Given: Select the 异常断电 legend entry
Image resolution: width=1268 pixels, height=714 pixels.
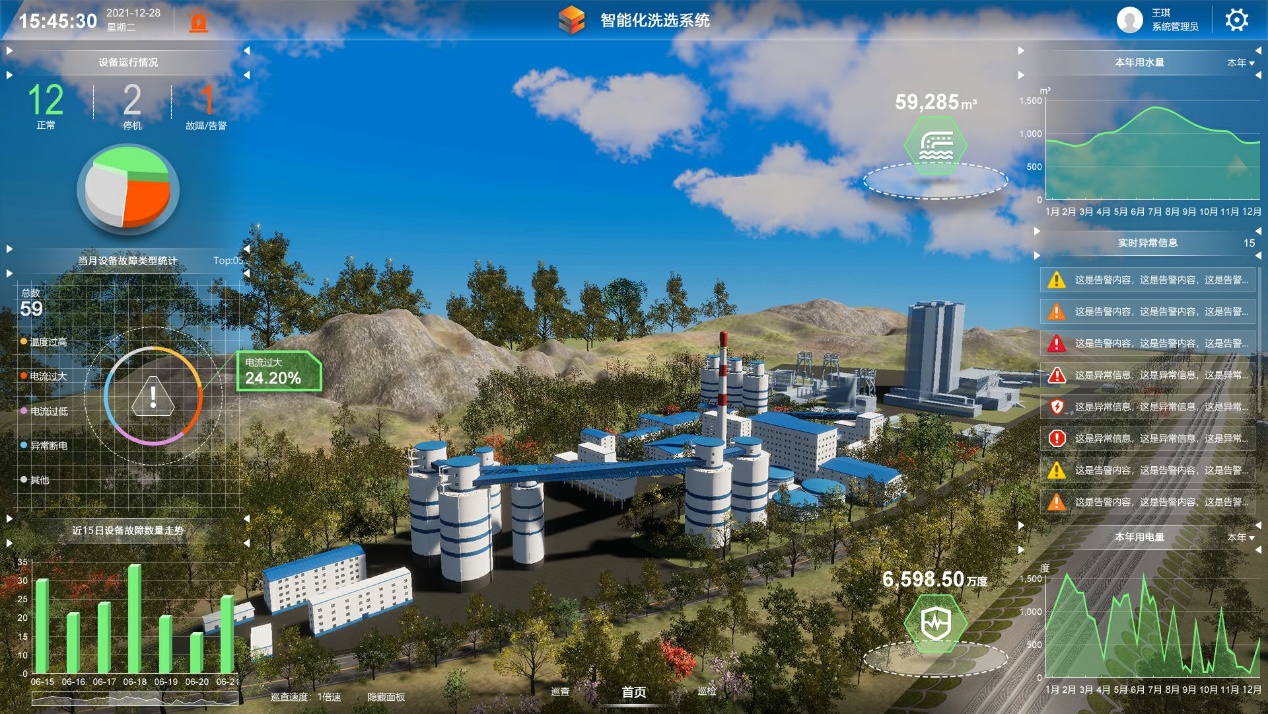Looking at the screenshot, I should pos(48,445).
